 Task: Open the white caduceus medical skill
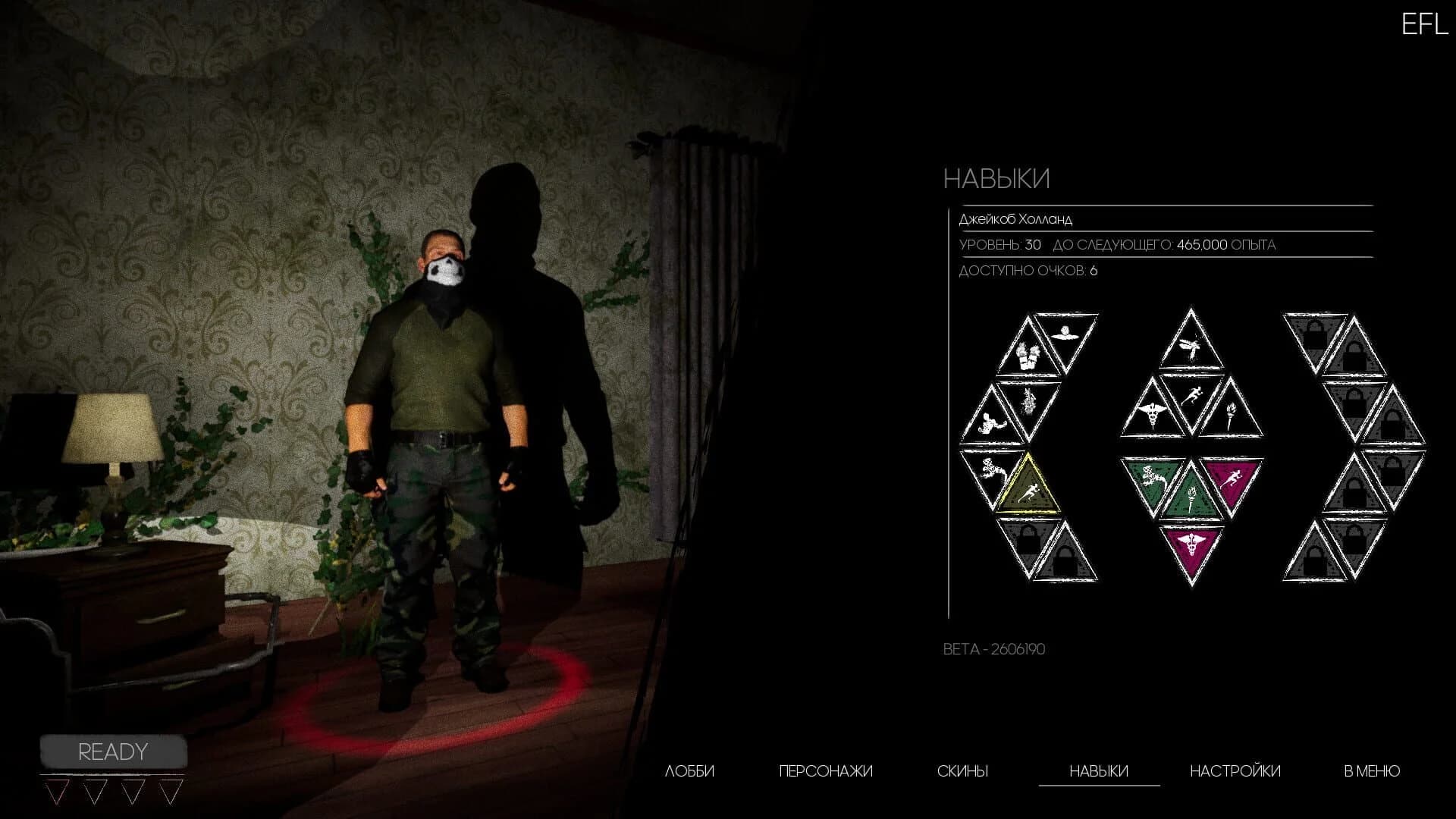[1152, 413]
